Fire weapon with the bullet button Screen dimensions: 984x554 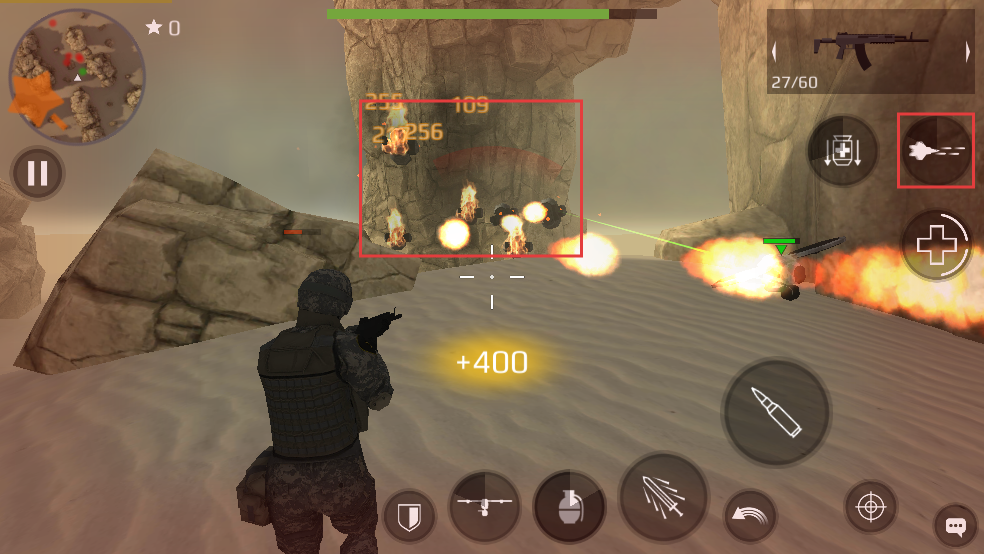pos(777,413)
